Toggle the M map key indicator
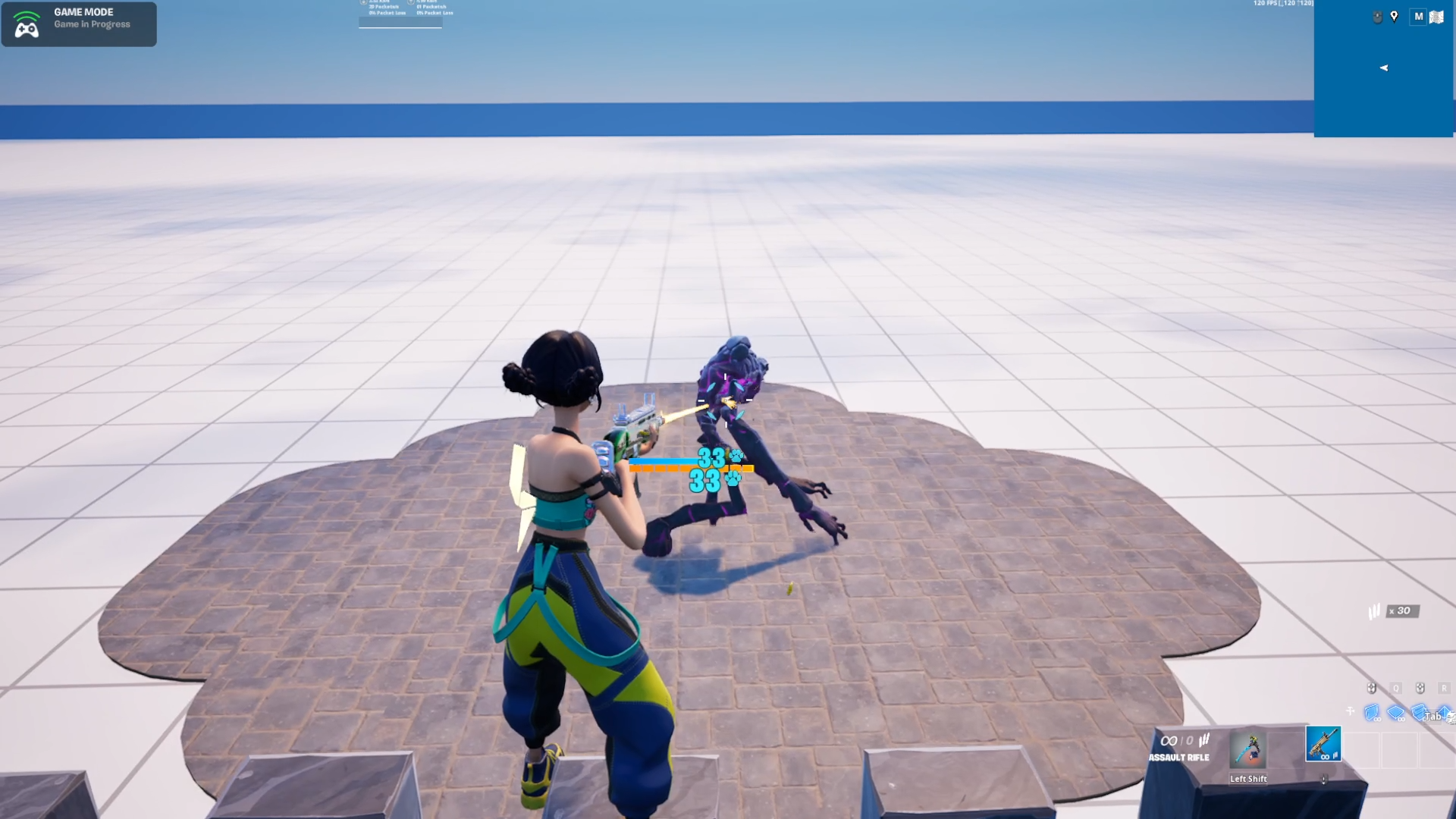 coord(1419,17)
